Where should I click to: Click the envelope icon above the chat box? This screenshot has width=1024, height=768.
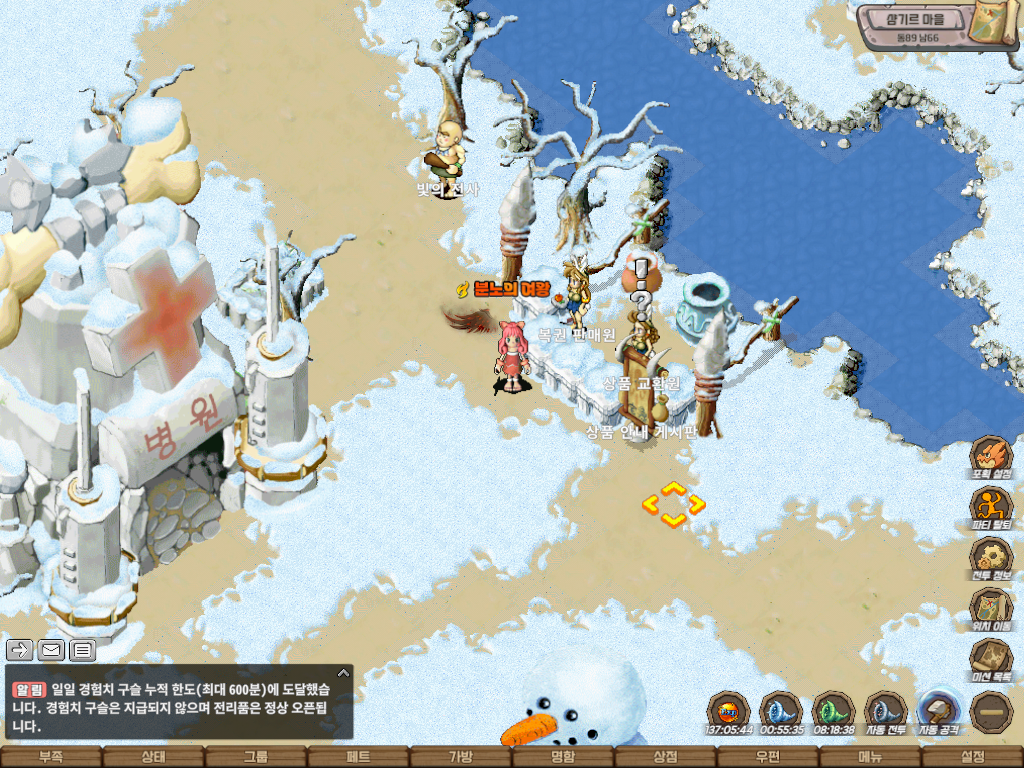point(51,650)
